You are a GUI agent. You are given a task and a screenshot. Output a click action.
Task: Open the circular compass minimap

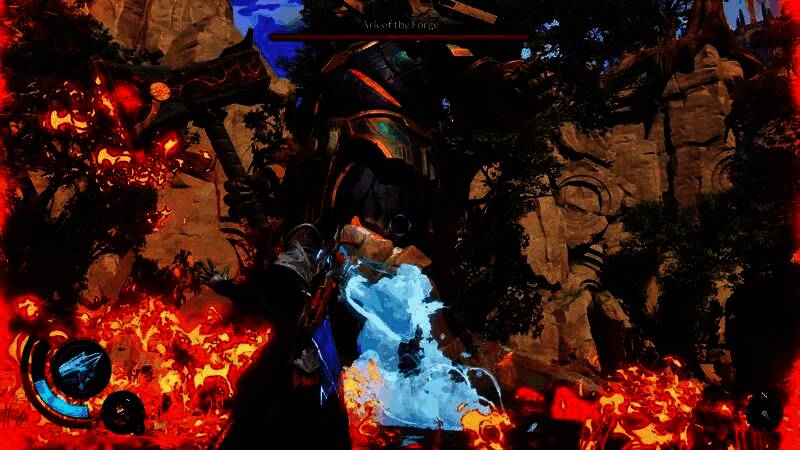pos(764,409)
